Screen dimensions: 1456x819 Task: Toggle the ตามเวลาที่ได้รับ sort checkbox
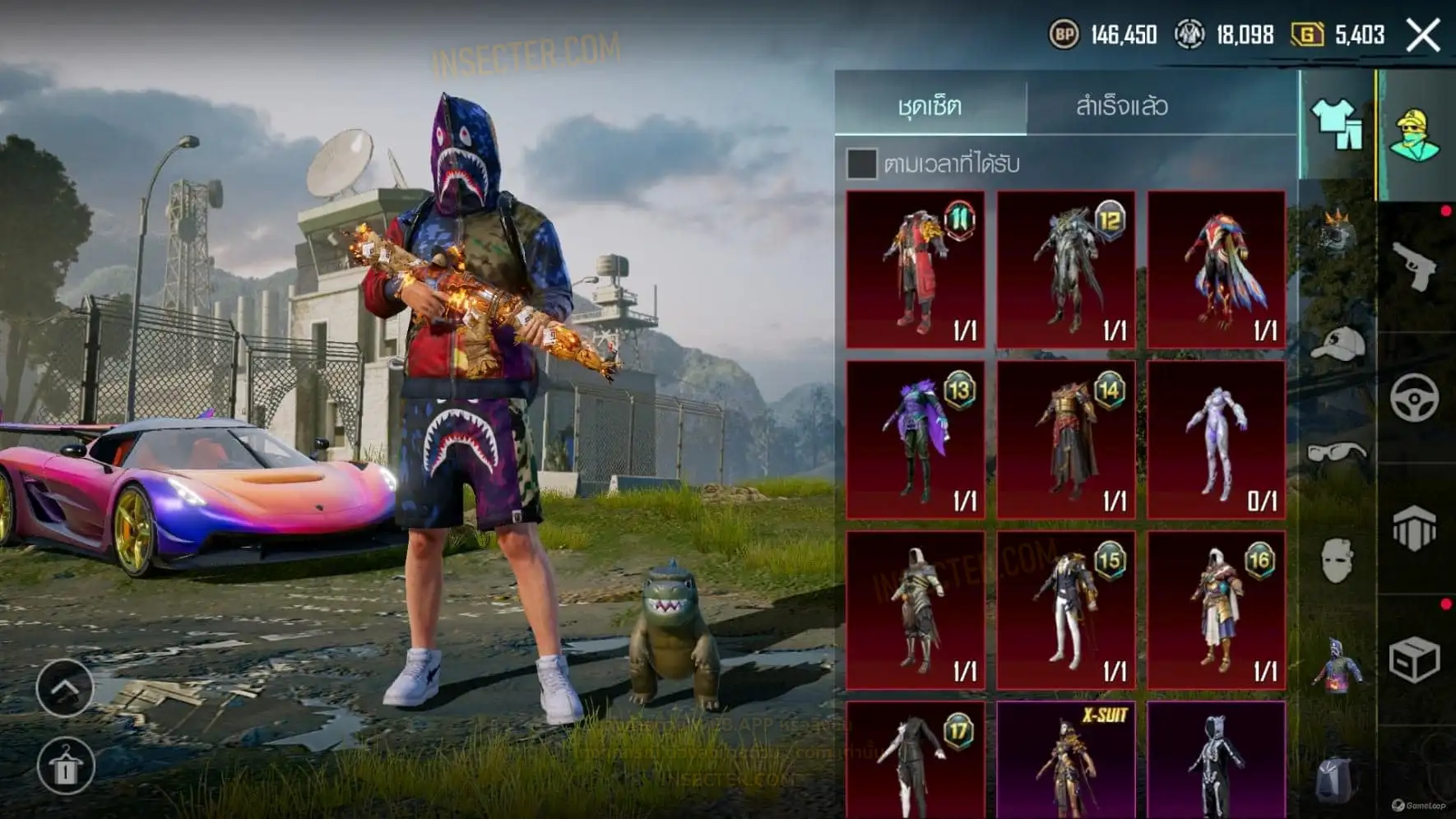pos(861,164)
